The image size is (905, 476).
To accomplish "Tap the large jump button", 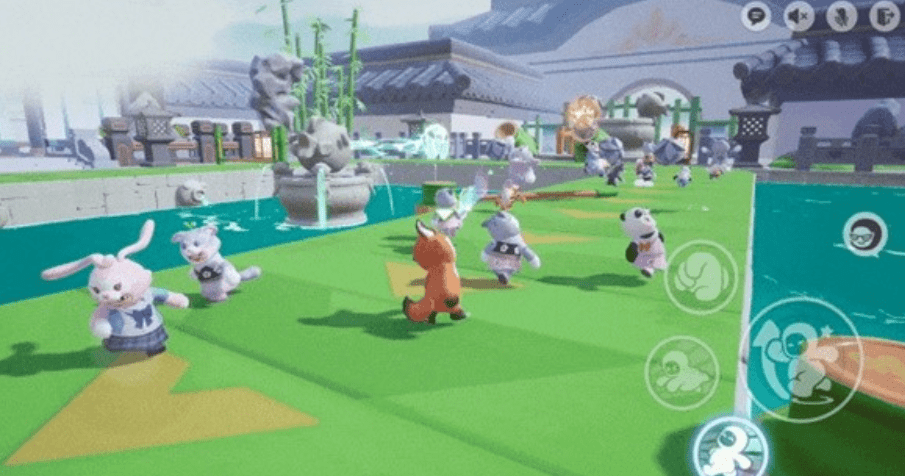I will coord(802,359).
